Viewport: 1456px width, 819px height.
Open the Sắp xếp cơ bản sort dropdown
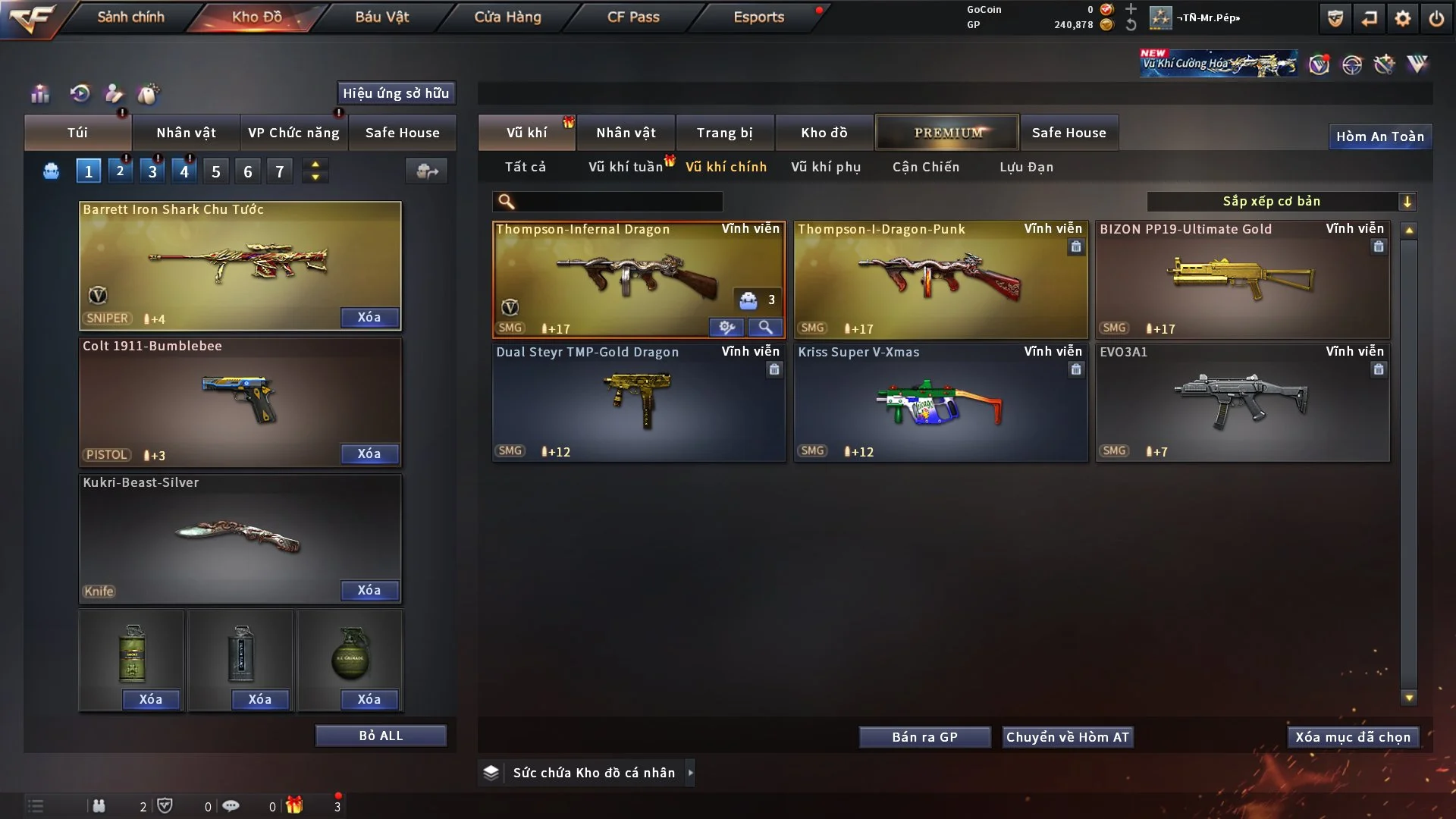(1281, 201)
